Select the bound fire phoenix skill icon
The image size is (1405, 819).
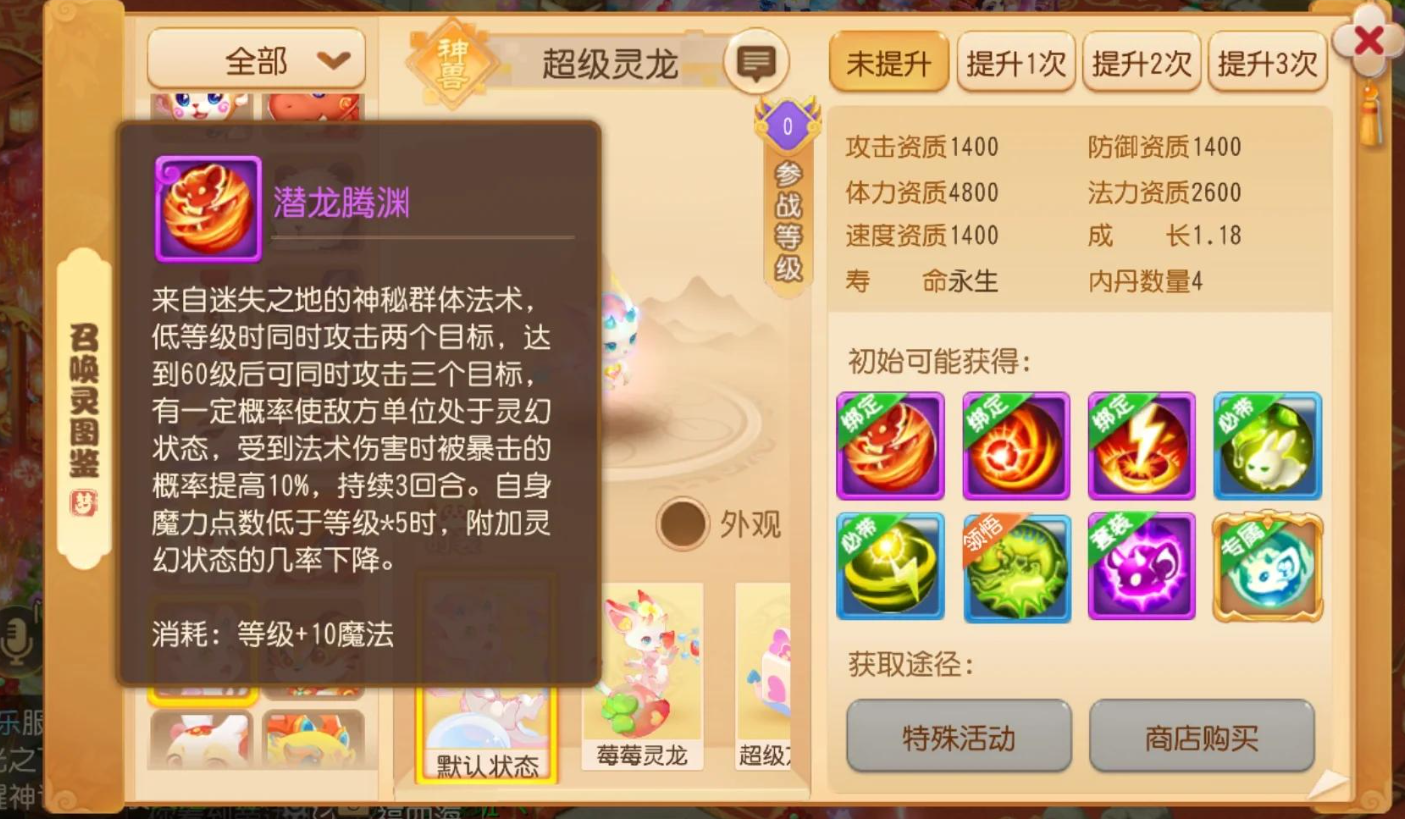pos(889,445)
